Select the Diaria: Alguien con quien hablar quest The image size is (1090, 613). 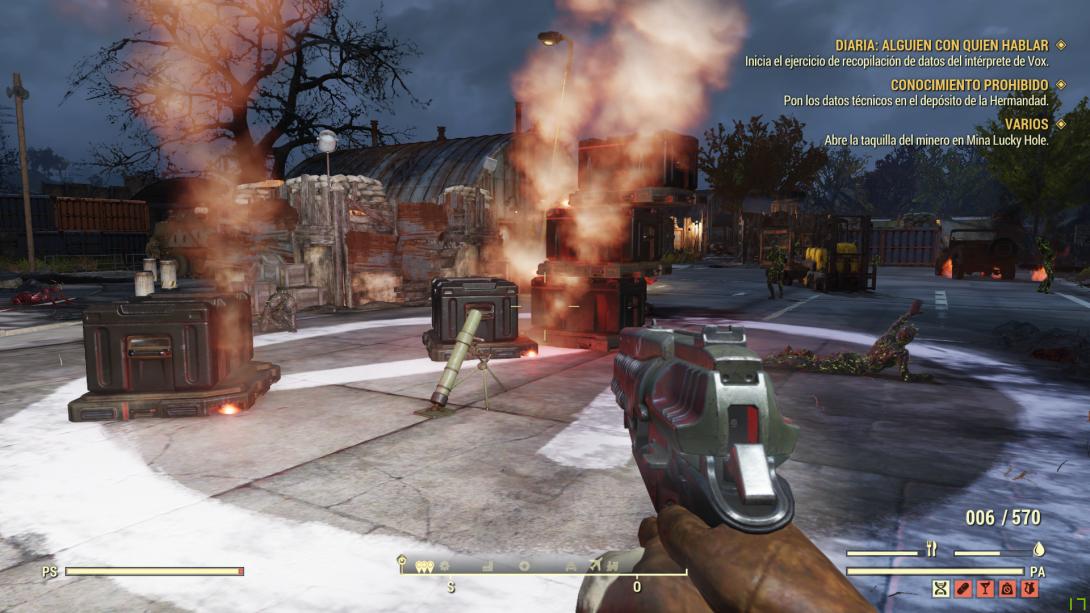pos(941,45)
